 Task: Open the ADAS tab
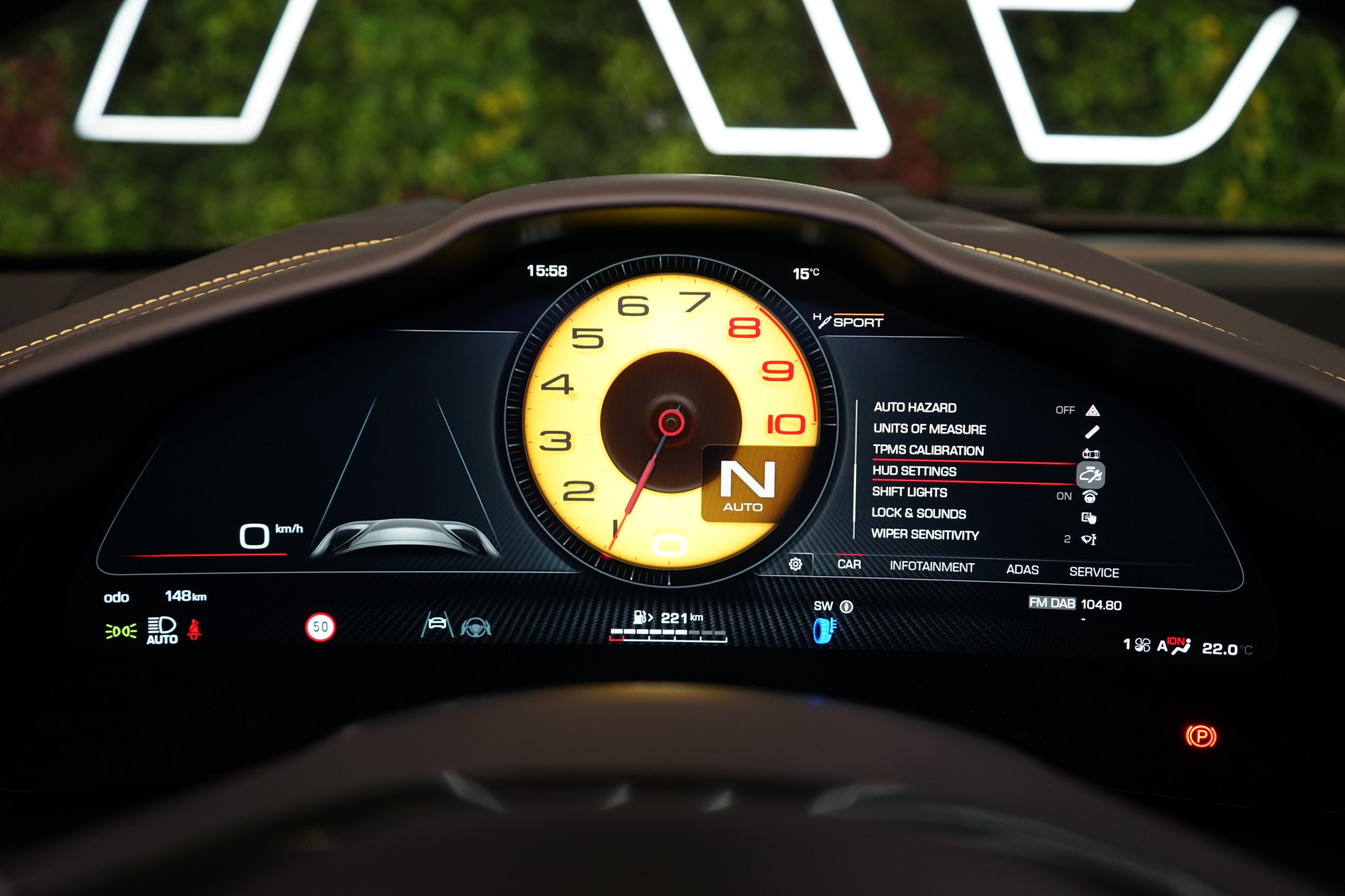click(x=1022, y=570)
